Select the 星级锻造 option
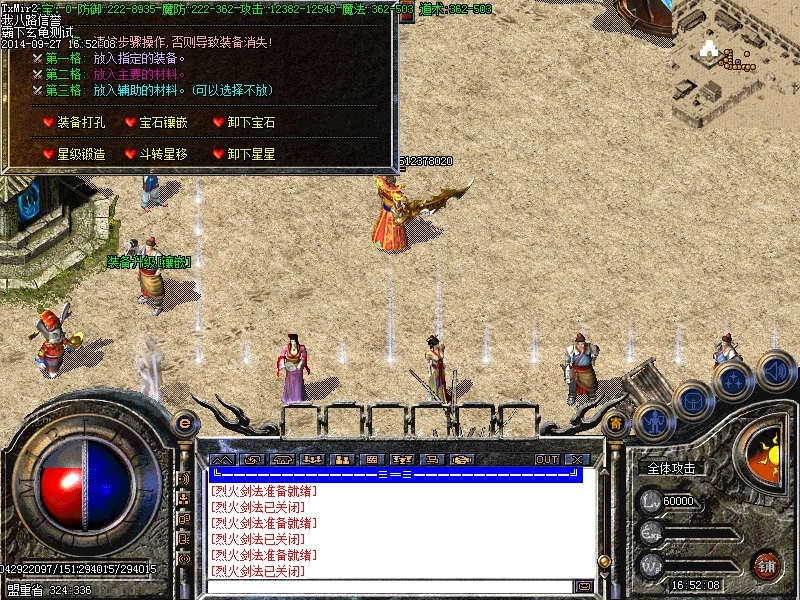 [77, 155]
